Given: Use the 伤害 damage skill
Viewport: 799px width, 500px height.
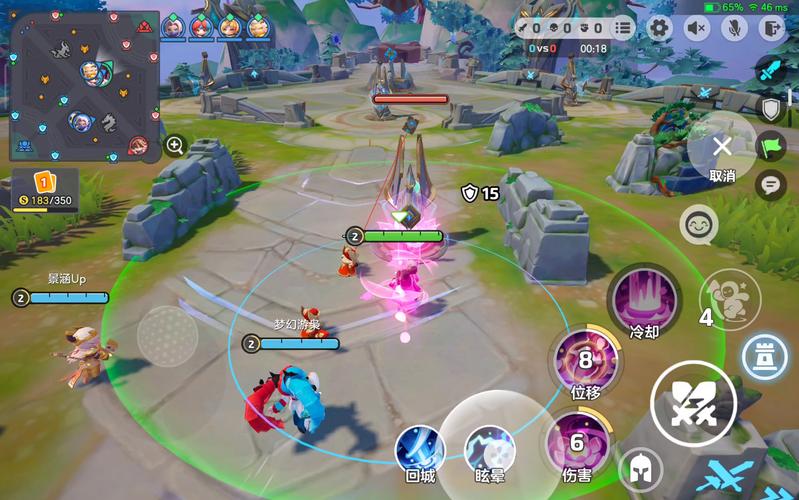Looking at the screenshot, I should (x=576, y=443).
